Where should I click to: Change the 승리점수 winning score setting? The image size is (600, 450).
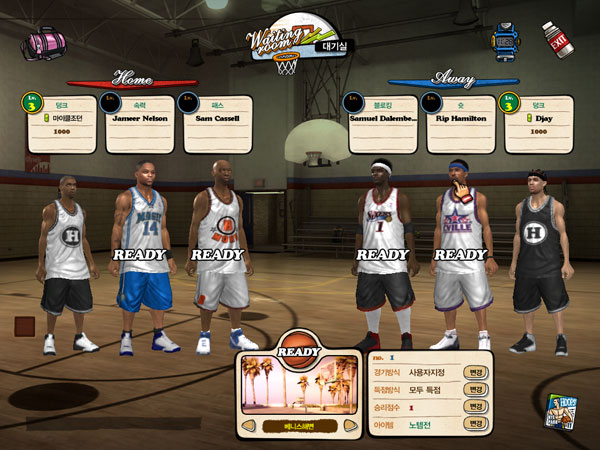(476, 407)
